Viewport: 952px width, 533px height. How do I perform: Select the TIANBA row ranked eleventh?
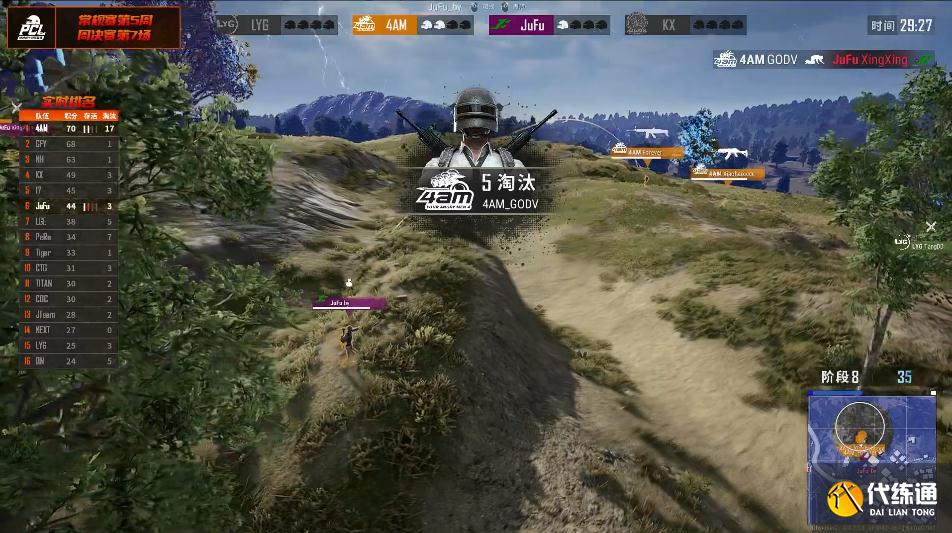[68, 284]
